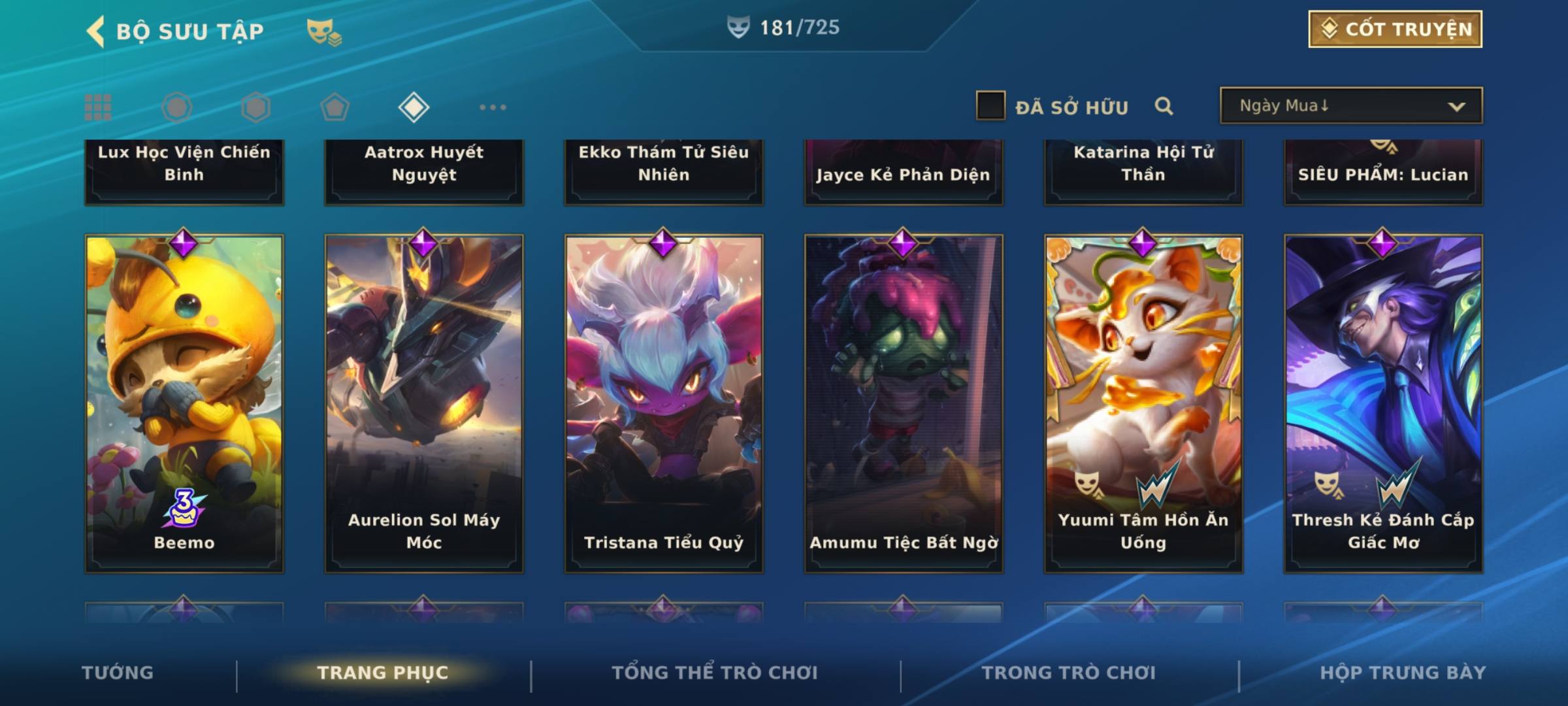Screen dimensions: 1568x706
Task: Choose Thresh Kẻ Đánh Cắp Giấc Mơ
Action: [1383, 403]
